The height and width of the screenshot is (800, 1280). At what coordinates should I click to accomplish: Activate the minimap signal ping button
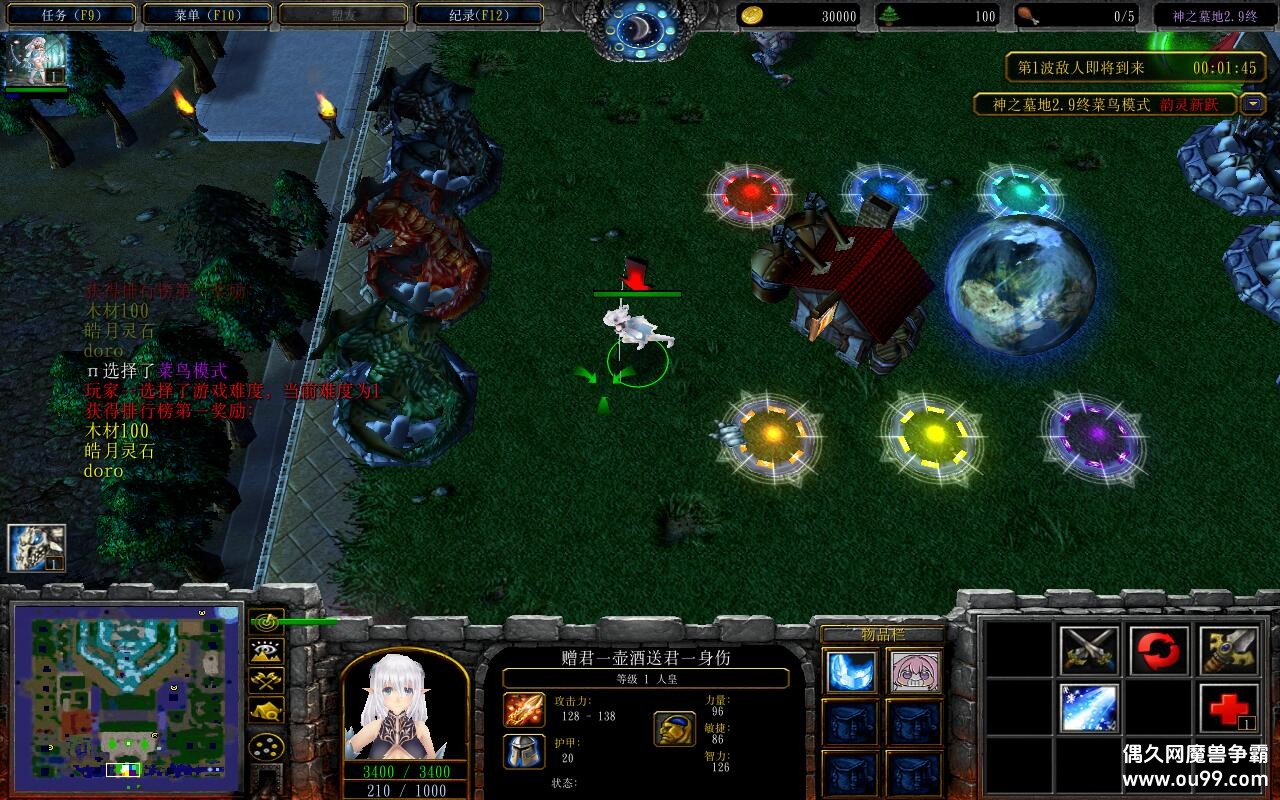(x=266, y=621)
